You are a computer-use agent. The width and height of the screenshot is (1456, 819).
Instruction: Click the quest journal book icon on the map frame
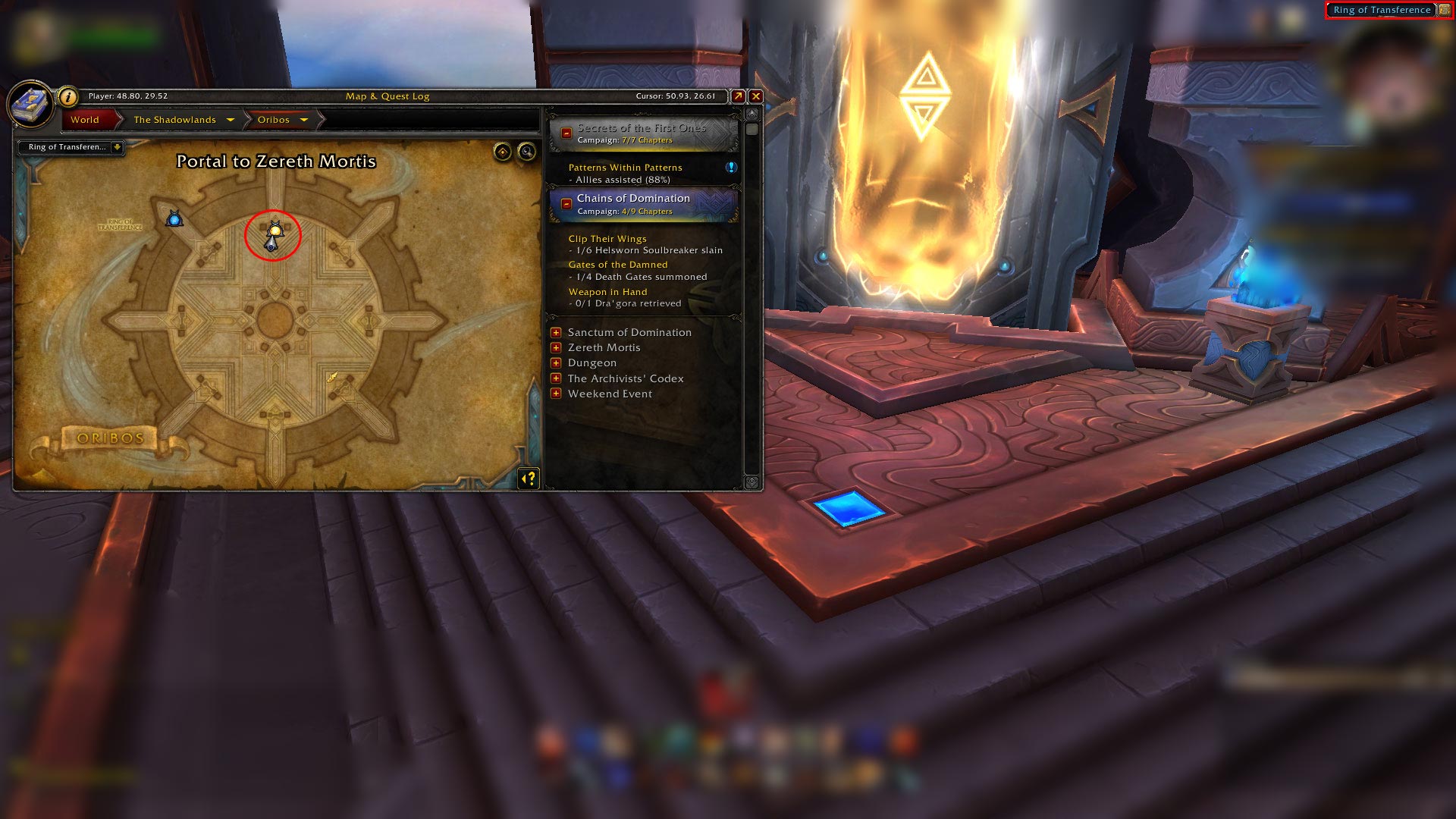tap(31, 101)
